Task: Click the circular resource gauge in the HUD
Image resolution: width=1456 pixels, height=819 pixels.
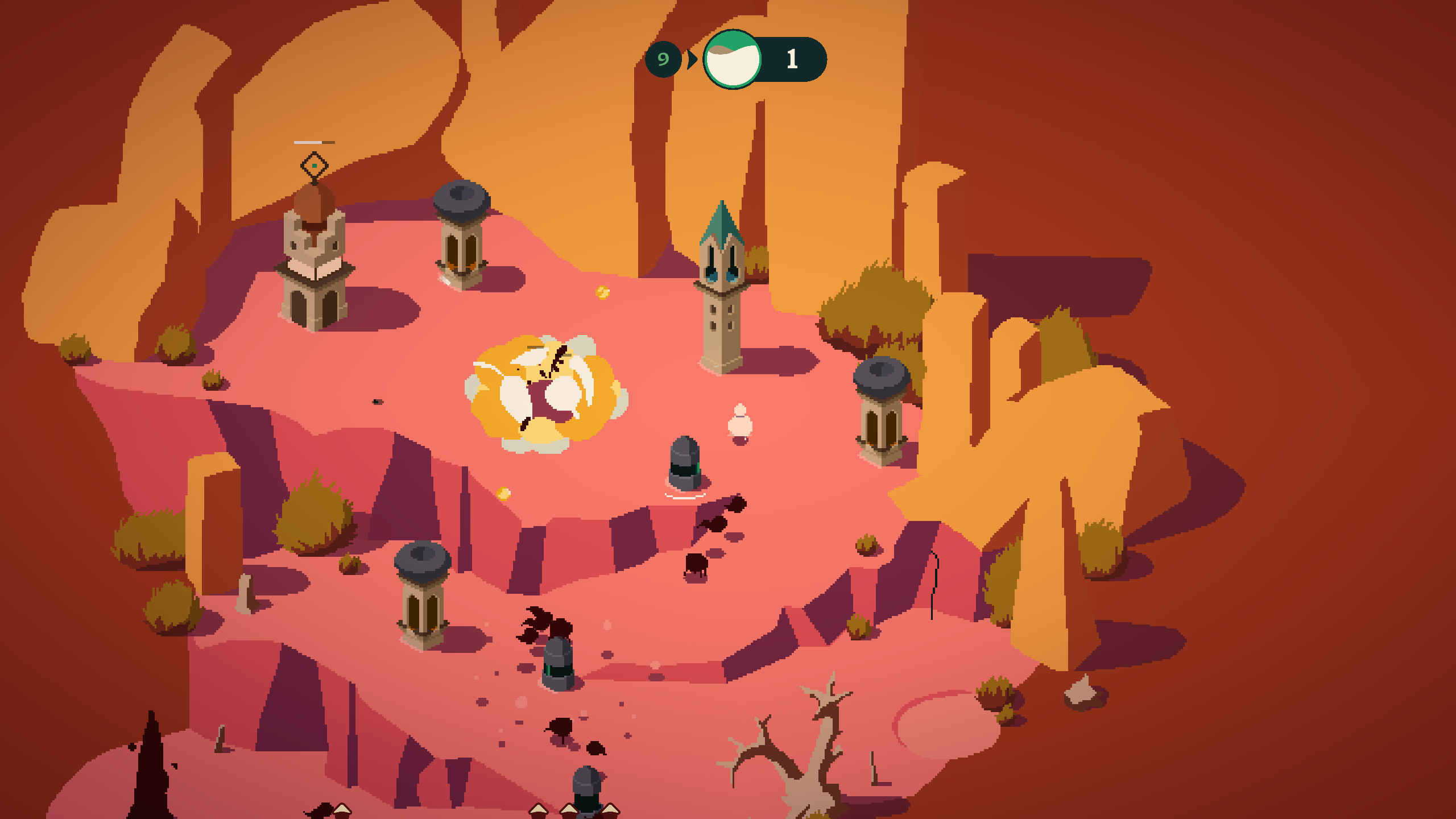Action: click(x=731, y=60)
